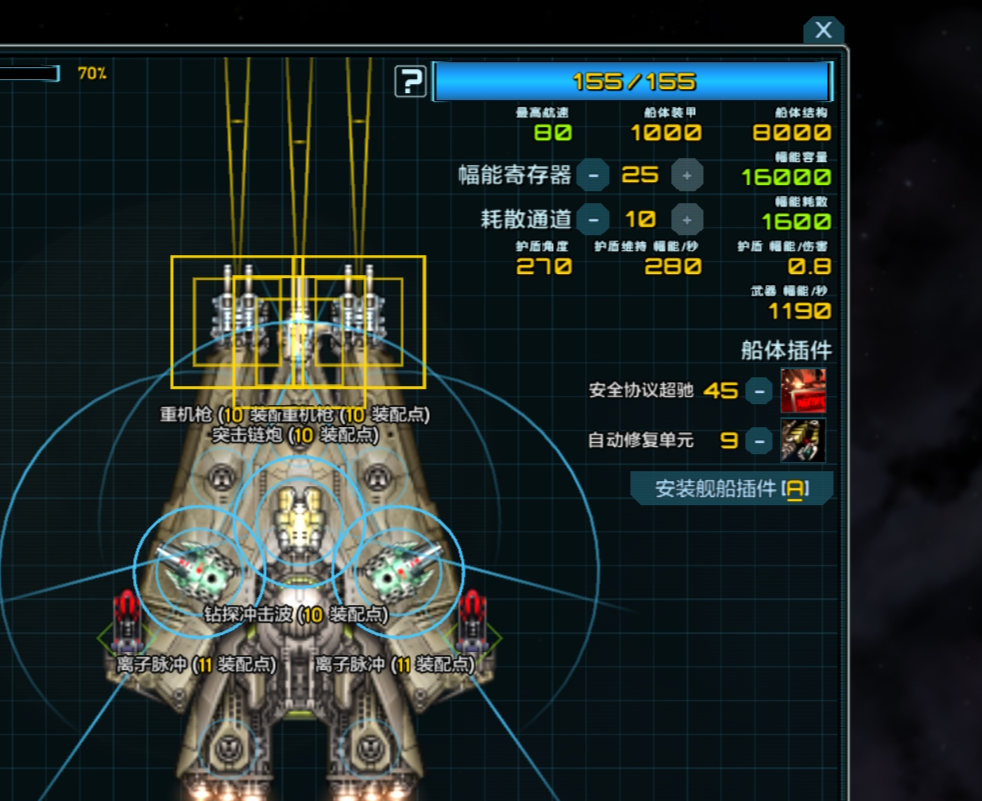
Task: Open the 安装舰船插件 install hullmod menu
Action: point(731,489)
